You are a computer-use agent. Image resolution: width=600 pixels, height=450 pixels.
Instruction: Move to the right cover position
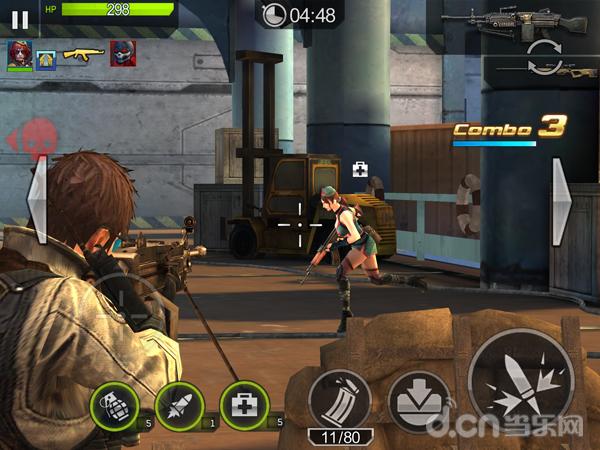coord(562,202)
